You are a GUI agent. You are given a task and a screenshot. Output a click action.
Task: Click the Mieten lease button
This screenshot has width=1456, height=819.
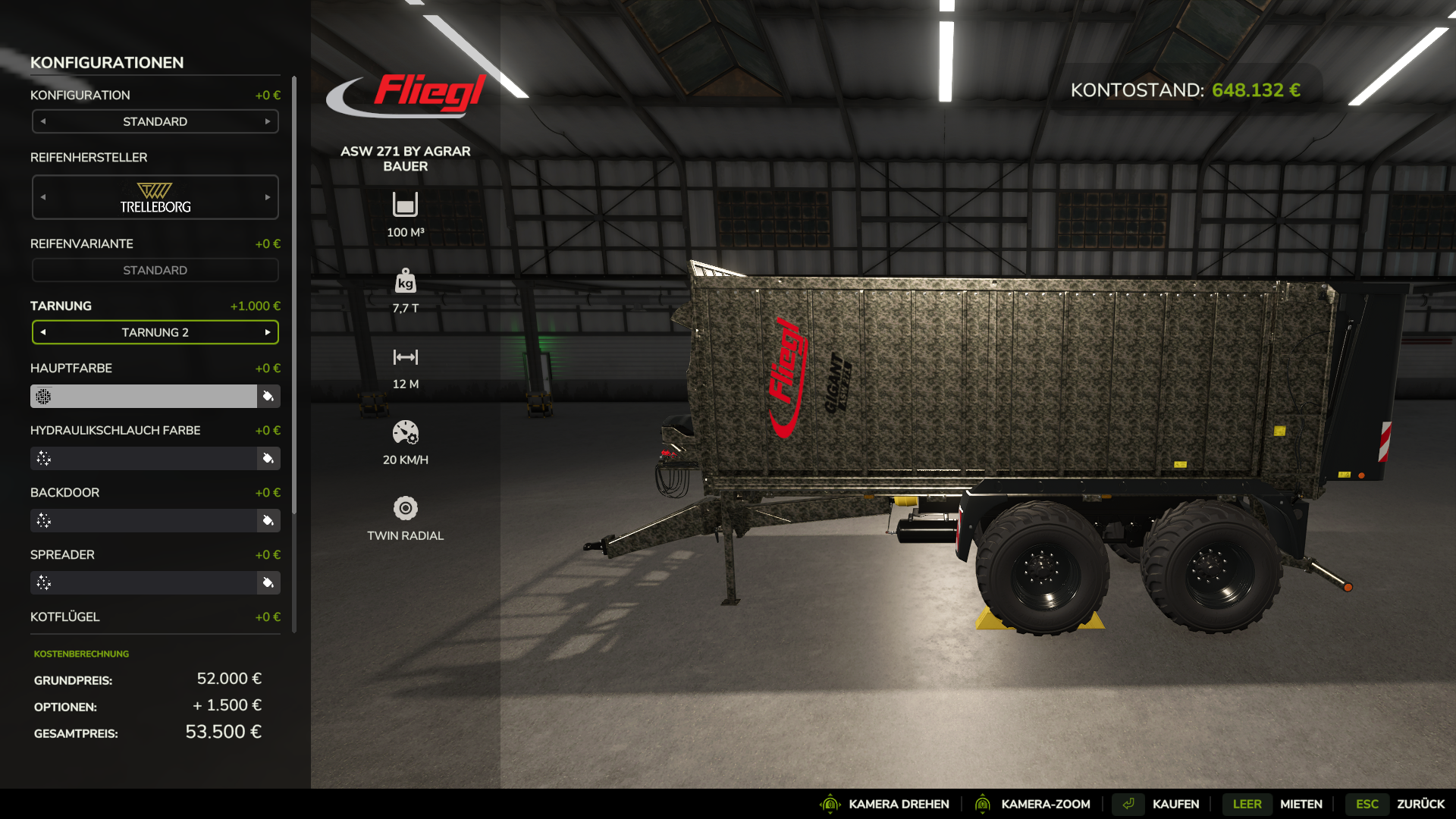click(x=1301, y=804)
